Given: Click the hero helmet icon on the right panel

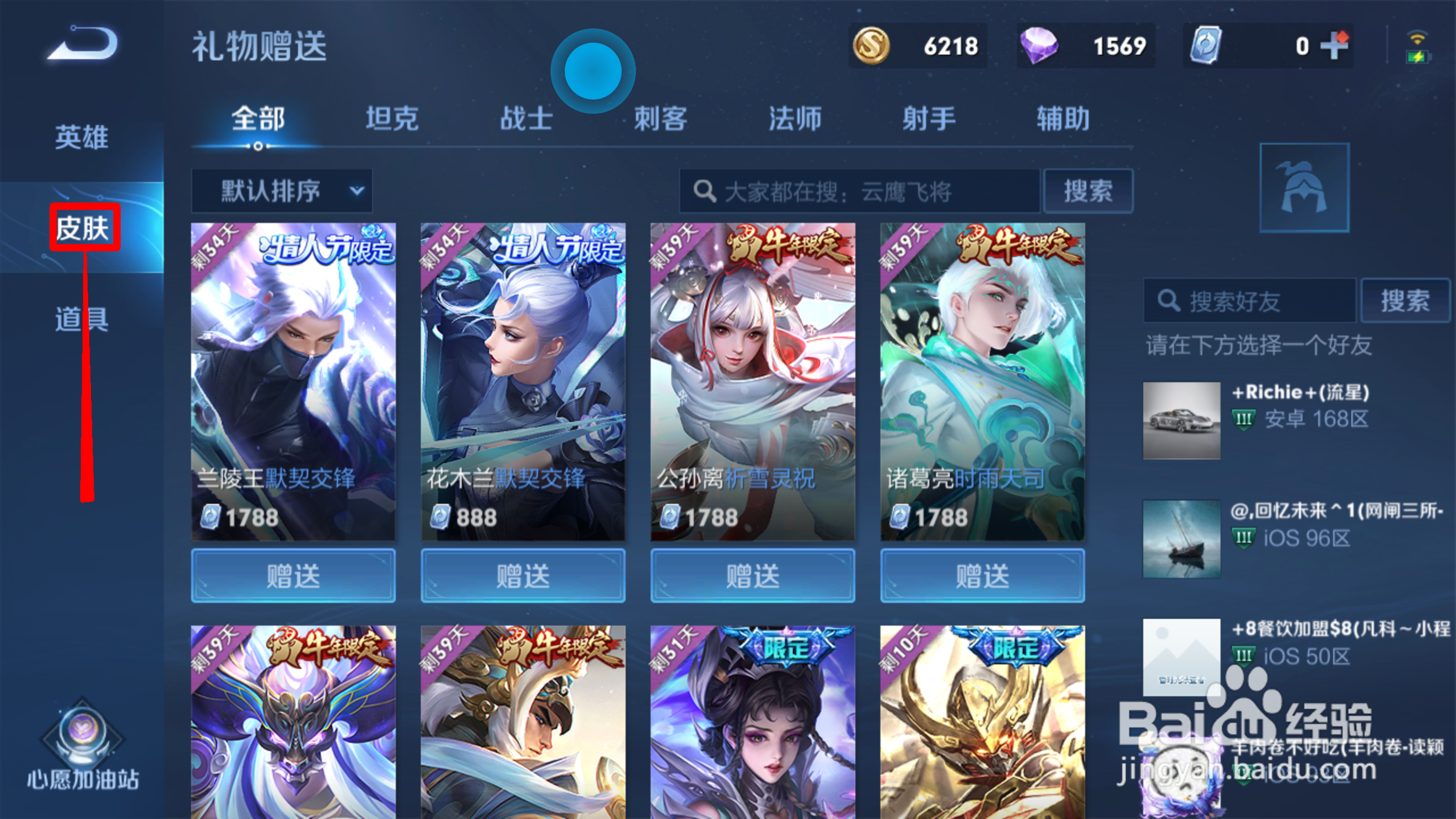Looking at the screenshot, I should 1304,187.
